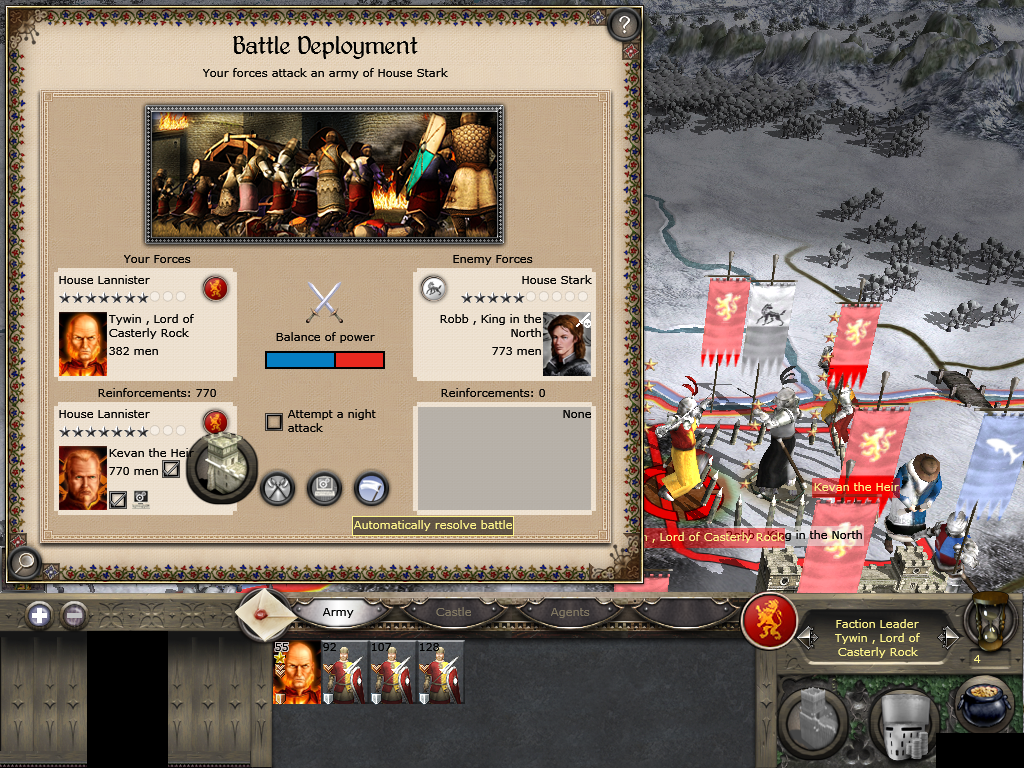
Task: Toggle the Attempt a night attack checkbox
Action: coord(274,422)
